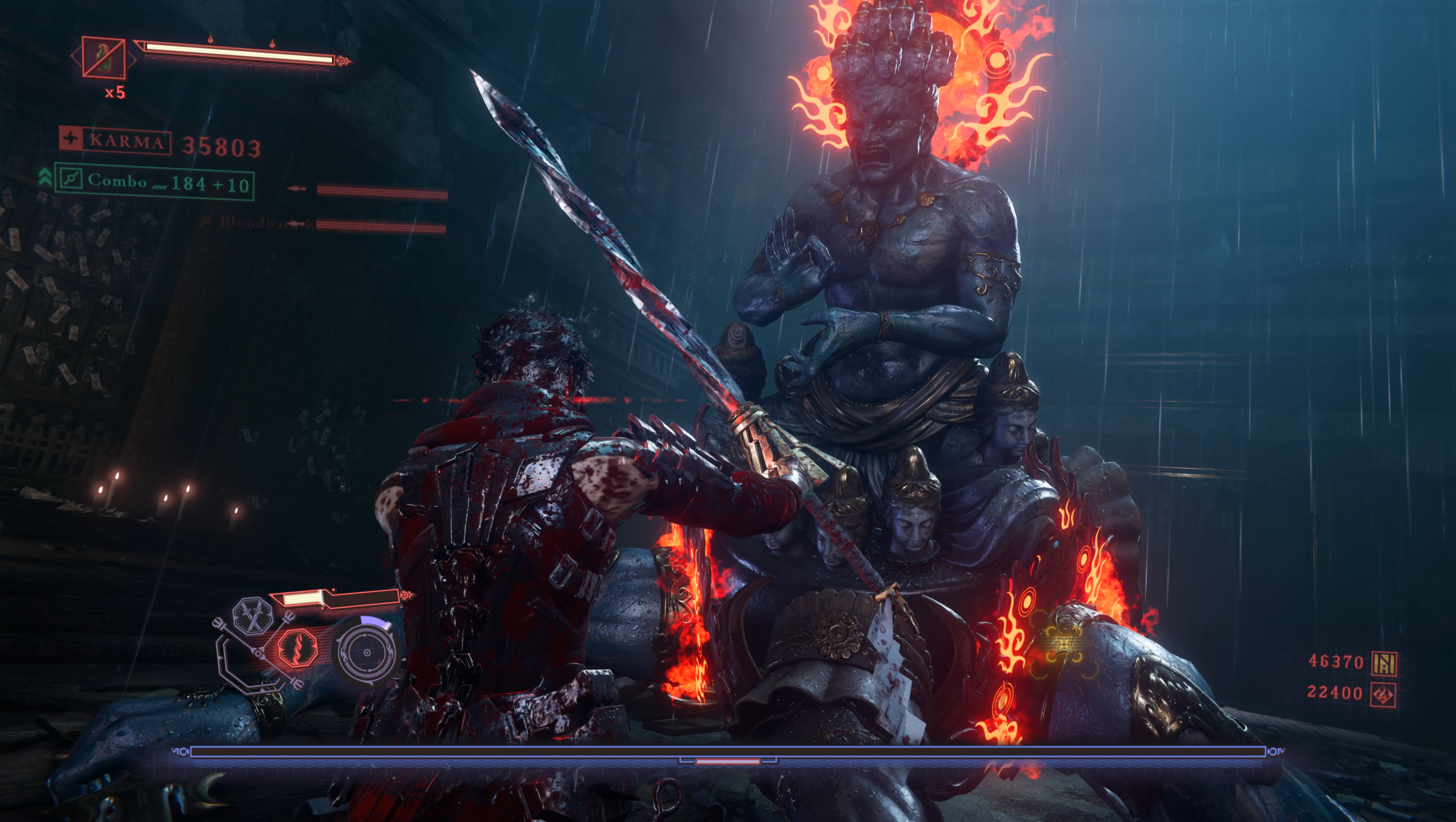This screenshot has height=822, width=1456.
Task: Click the red flame icon beside 22400
Action: [1384, 694]
